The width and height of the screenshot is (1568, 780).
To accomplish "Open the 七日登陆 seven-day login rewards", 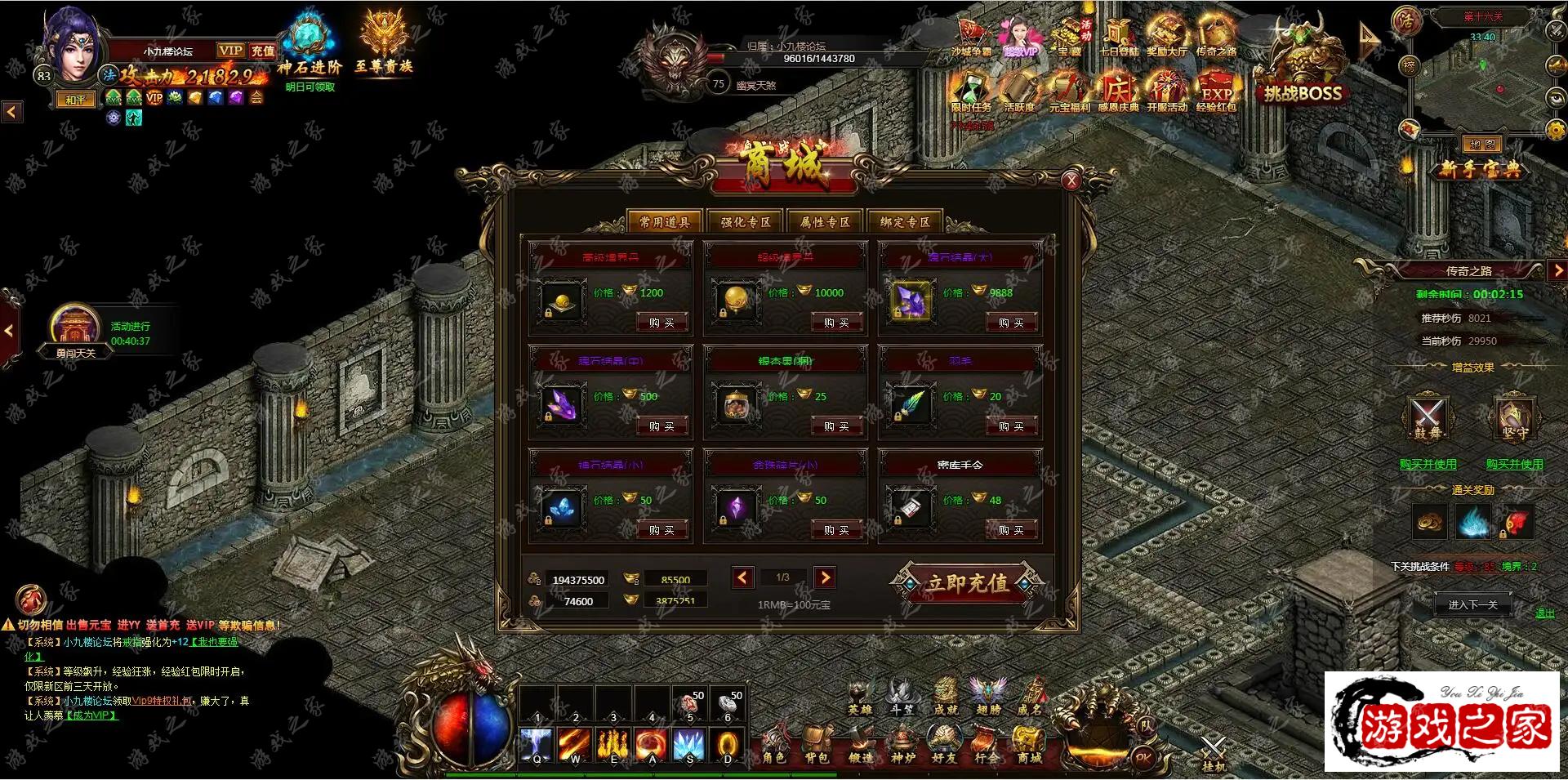I will coord(1118,38).
